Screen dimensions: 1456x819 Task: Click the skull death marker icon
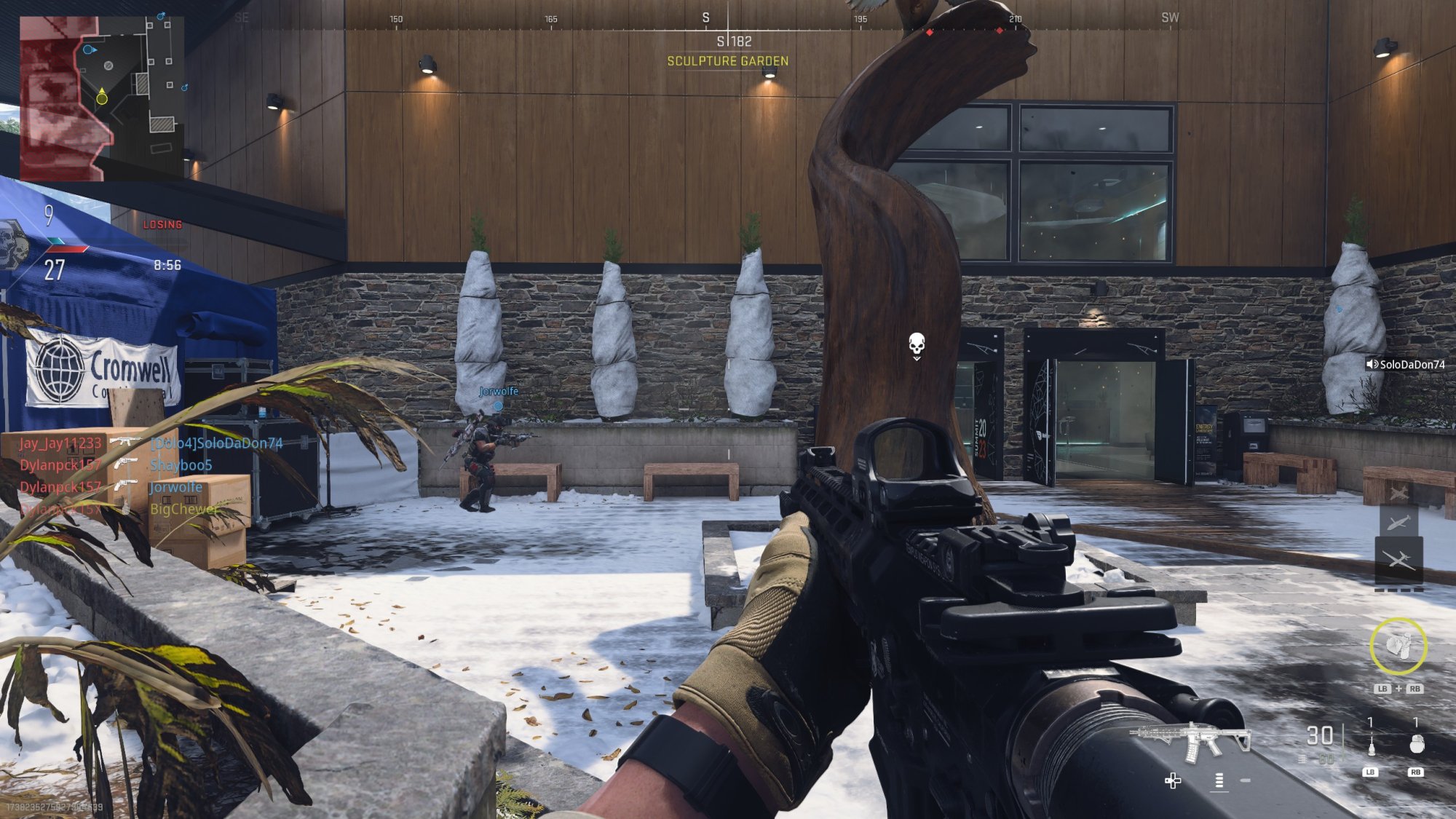[x=917, y=343]
